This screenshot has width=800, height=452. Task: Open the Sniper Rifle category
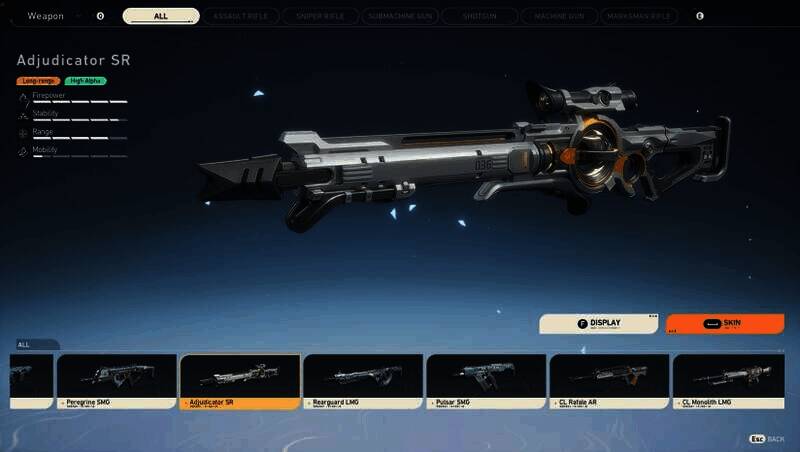pos(319,16)
